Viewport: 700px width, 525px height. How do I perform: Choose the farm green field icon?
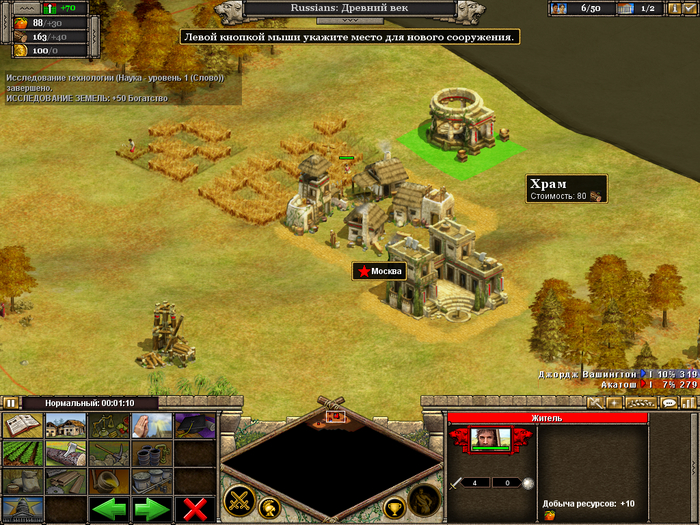[x=22, y=454]
